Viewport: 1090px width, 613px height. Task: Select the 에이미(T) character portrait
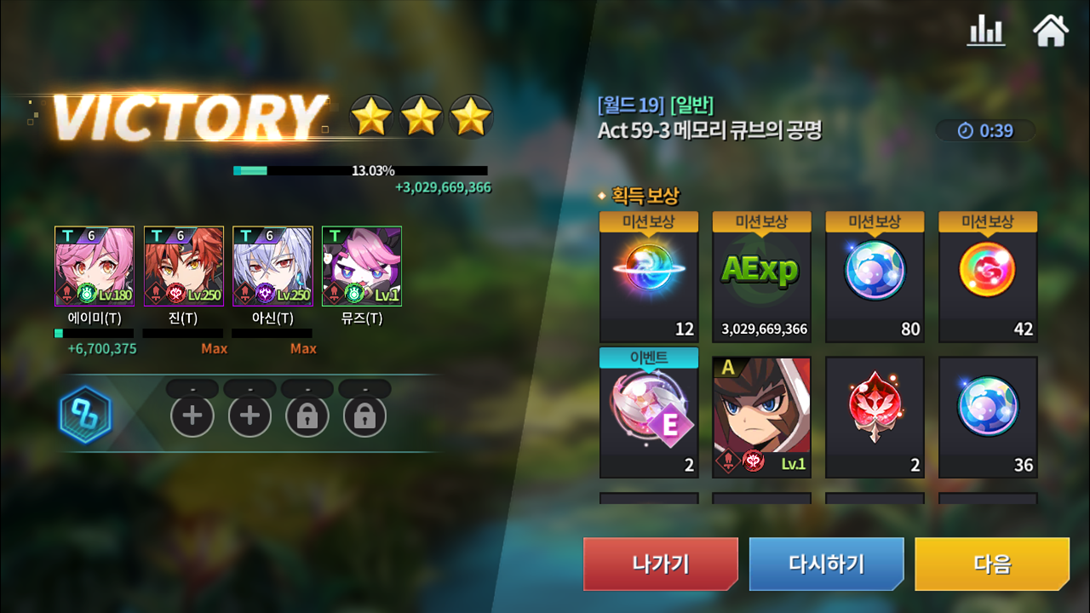click(x=94, y=266)
